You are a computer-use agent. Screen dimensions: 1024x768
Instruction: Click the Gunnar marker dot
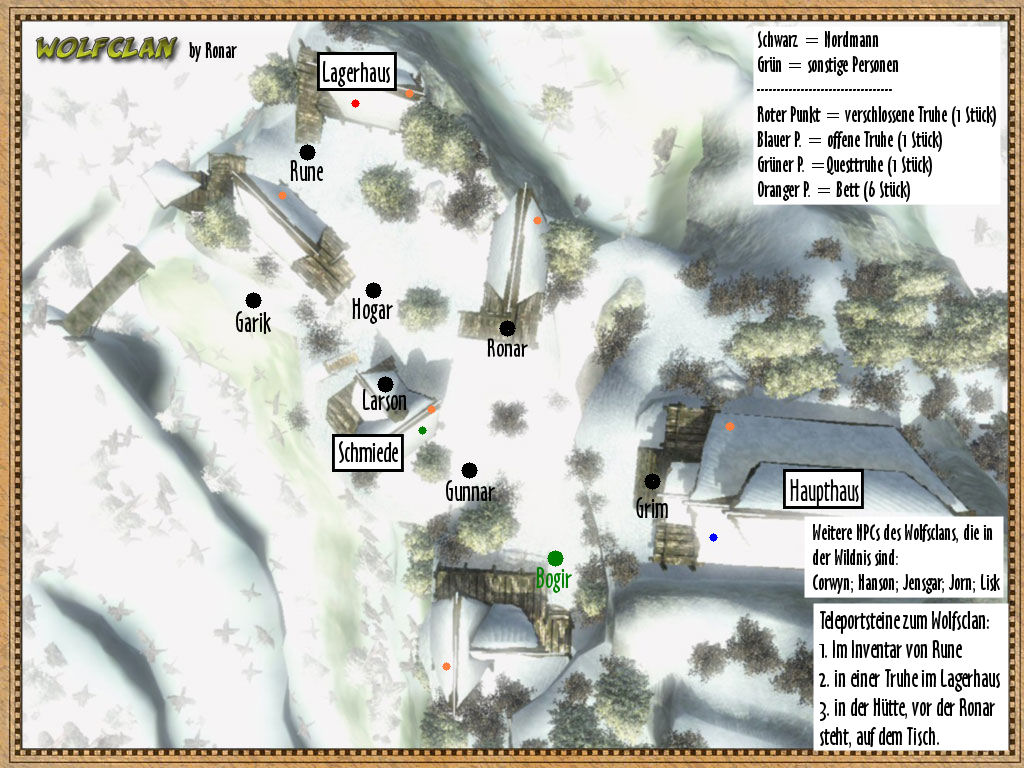[469, 470]
